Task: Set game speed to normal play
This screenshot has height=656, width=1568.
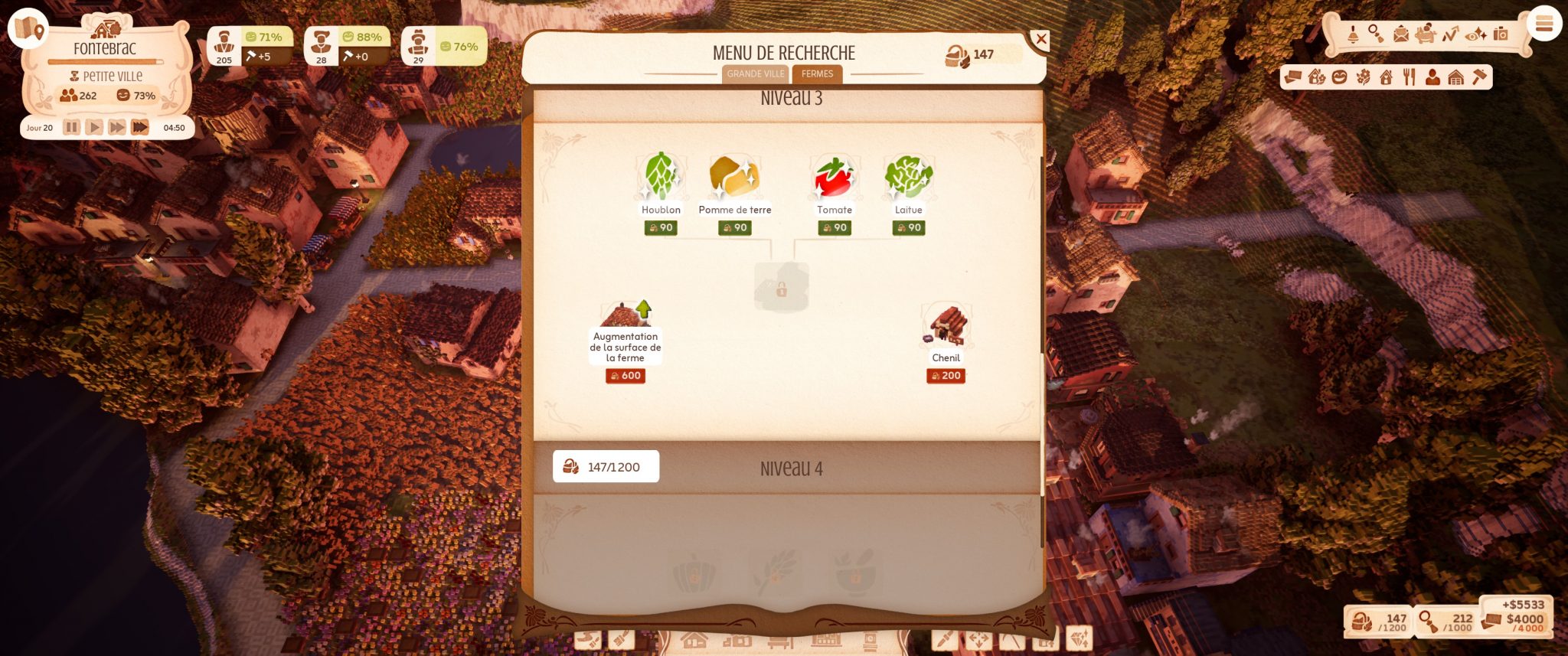Action: point(94,128)
